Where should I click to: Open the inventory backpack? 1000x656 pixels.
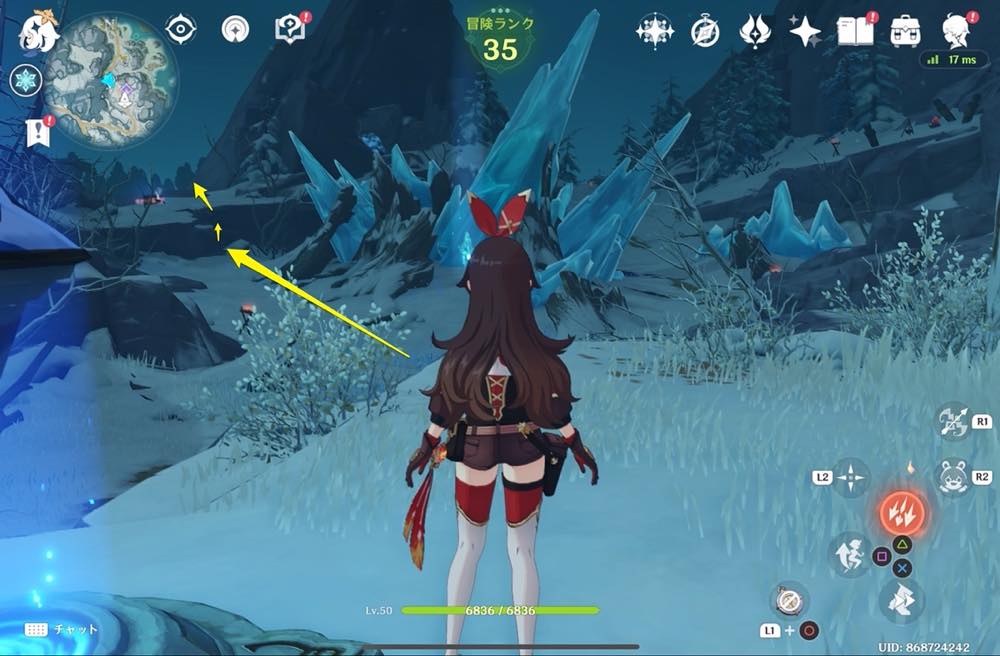click(x=906, y=31)
